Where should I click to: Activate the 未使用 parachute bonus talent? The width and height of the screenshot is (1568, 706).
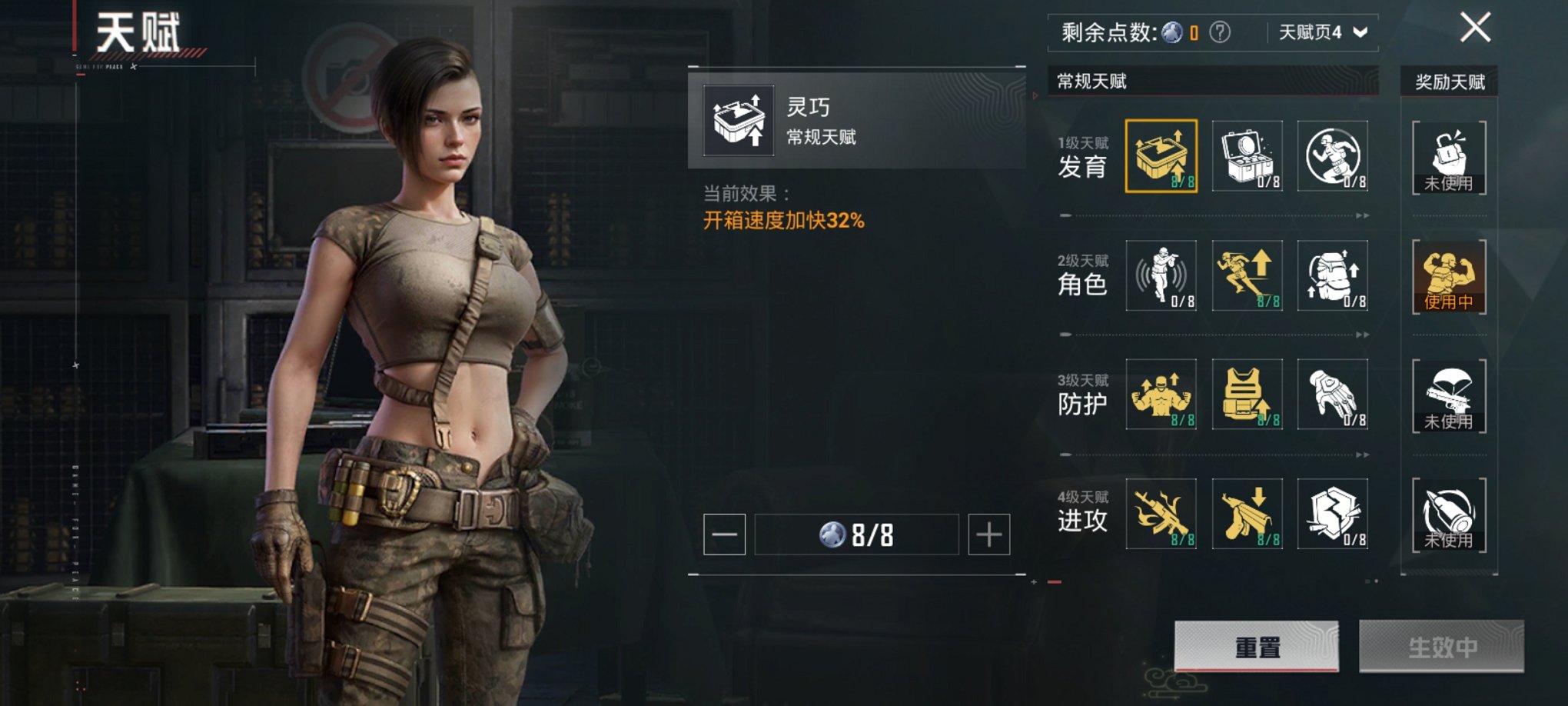coord(1448,396)
